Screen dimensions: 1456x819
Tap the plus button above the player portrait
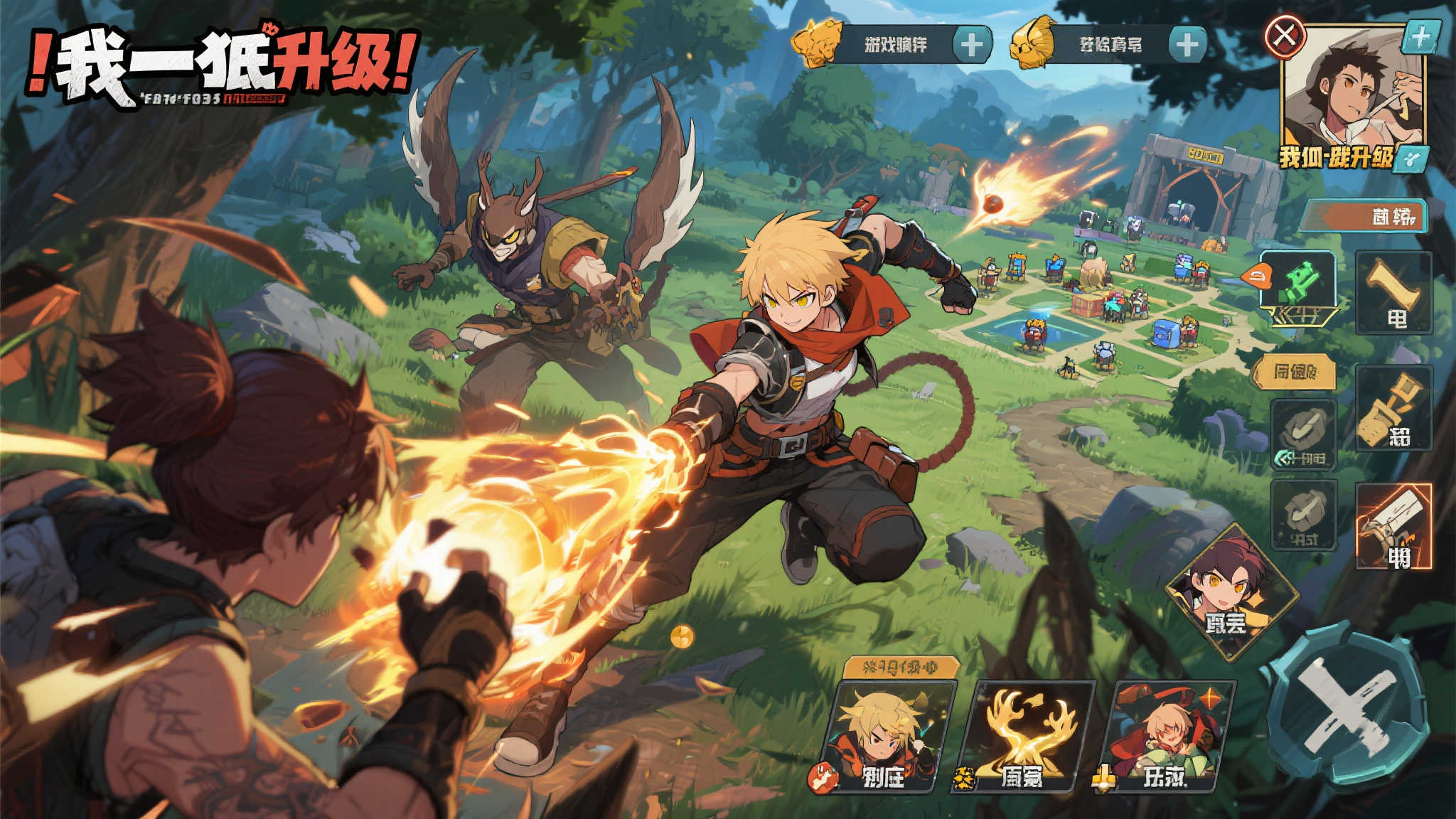(x=1420, y=36)
